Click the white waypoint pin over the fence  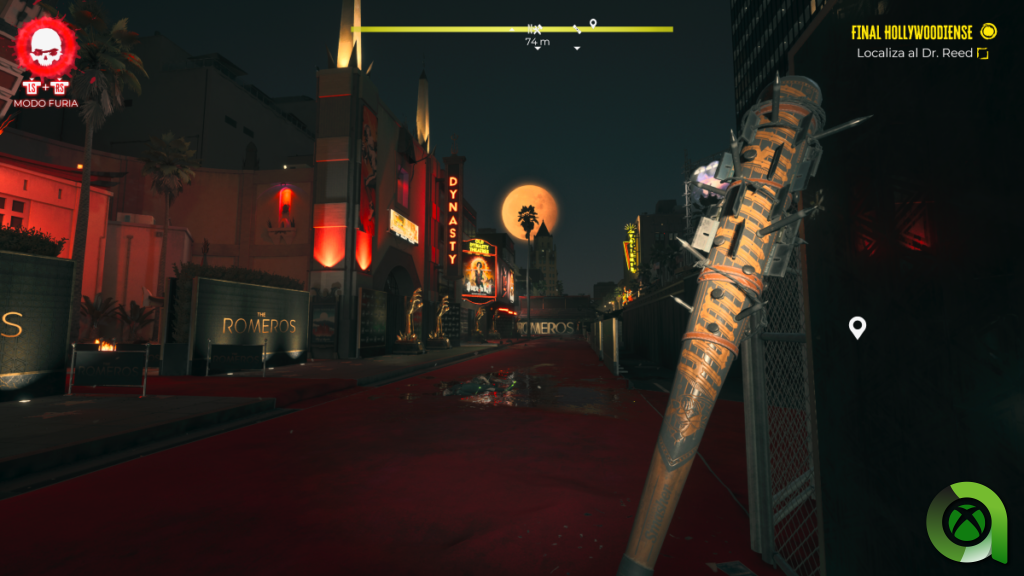click(857, 327)
